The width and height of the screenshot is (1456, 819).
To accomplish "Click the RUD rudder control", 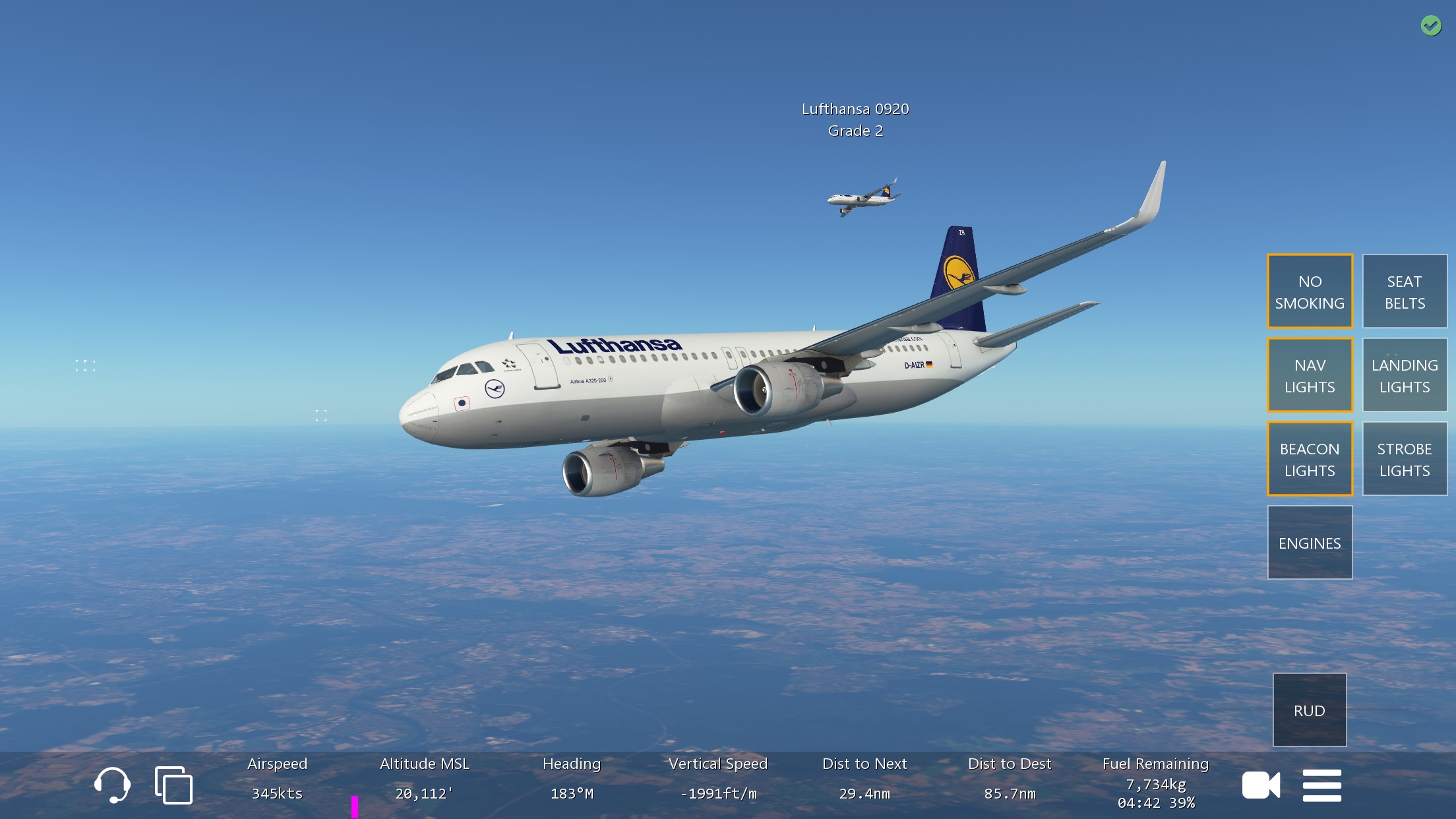I will tap(1310, 710).
